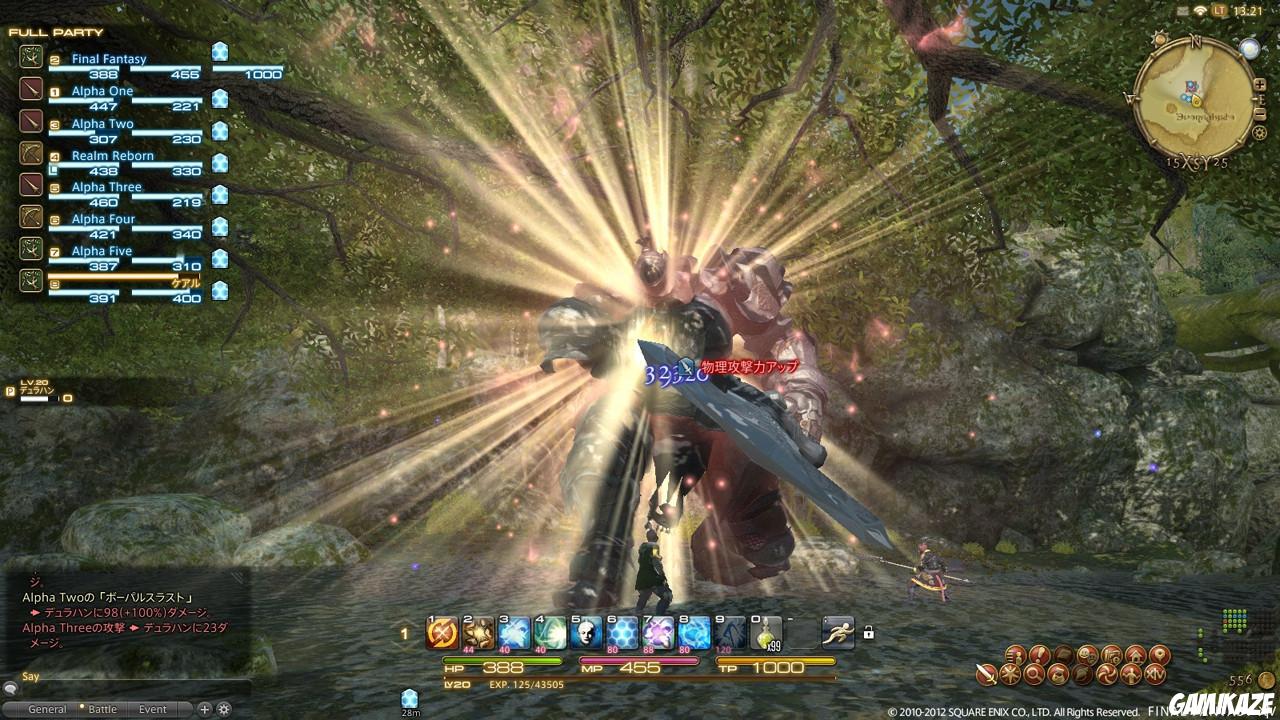Open the sword combat menu icon

coord(986,673)
